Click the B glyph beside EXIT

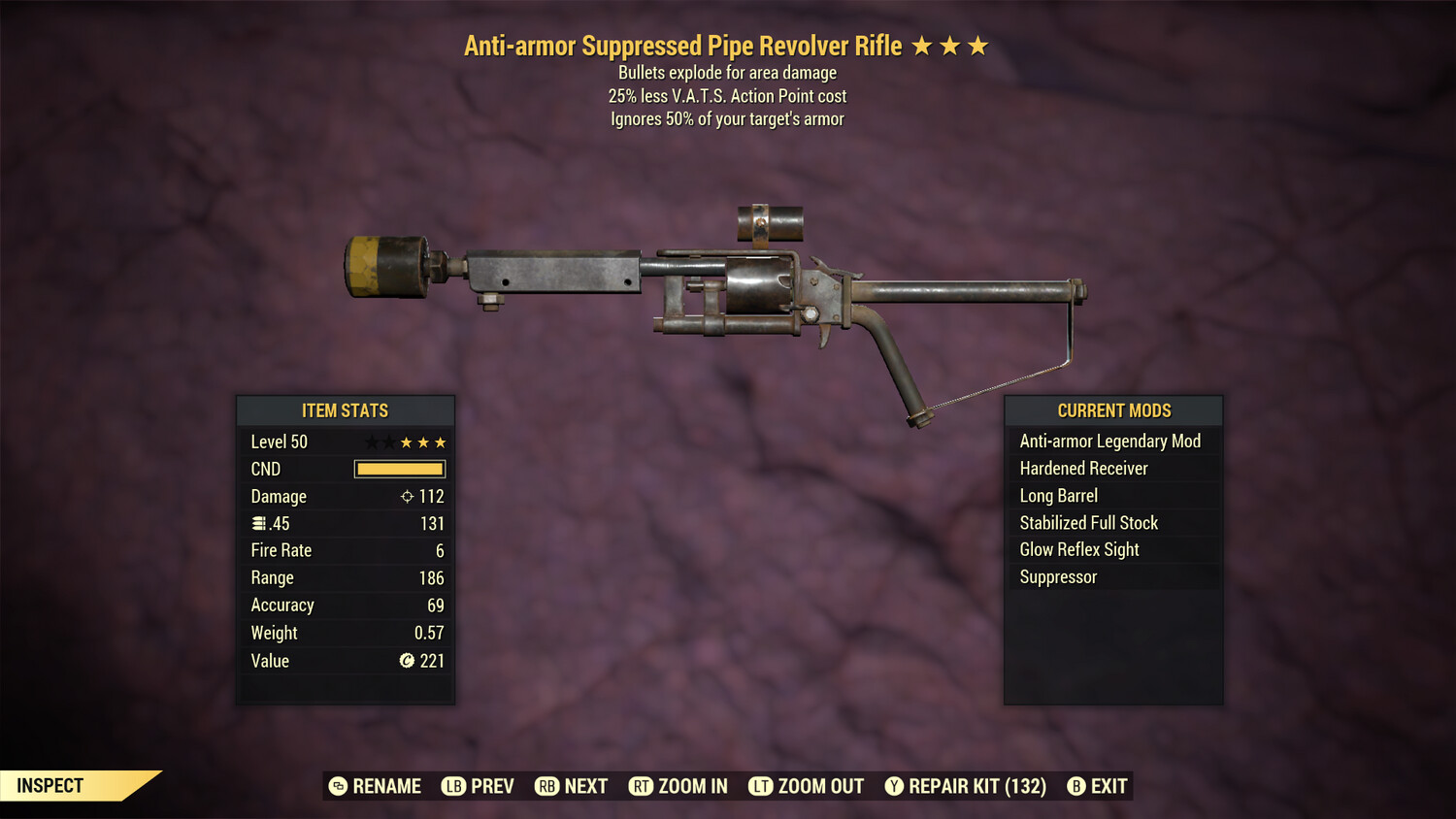pyautogui.click(x=1075, y=786)
